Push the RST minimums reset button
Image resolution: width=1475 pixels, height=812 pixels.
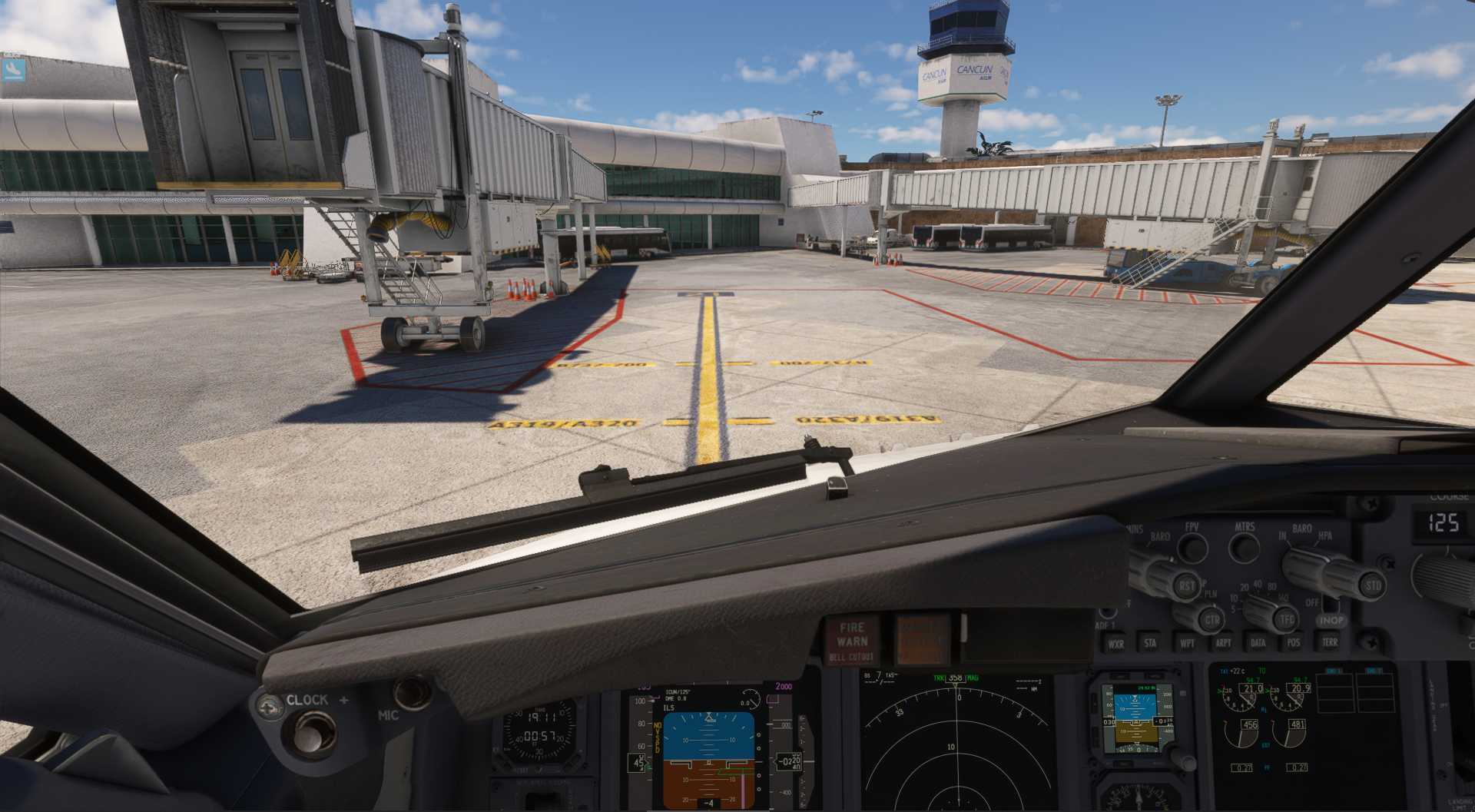click(1187, 586)
